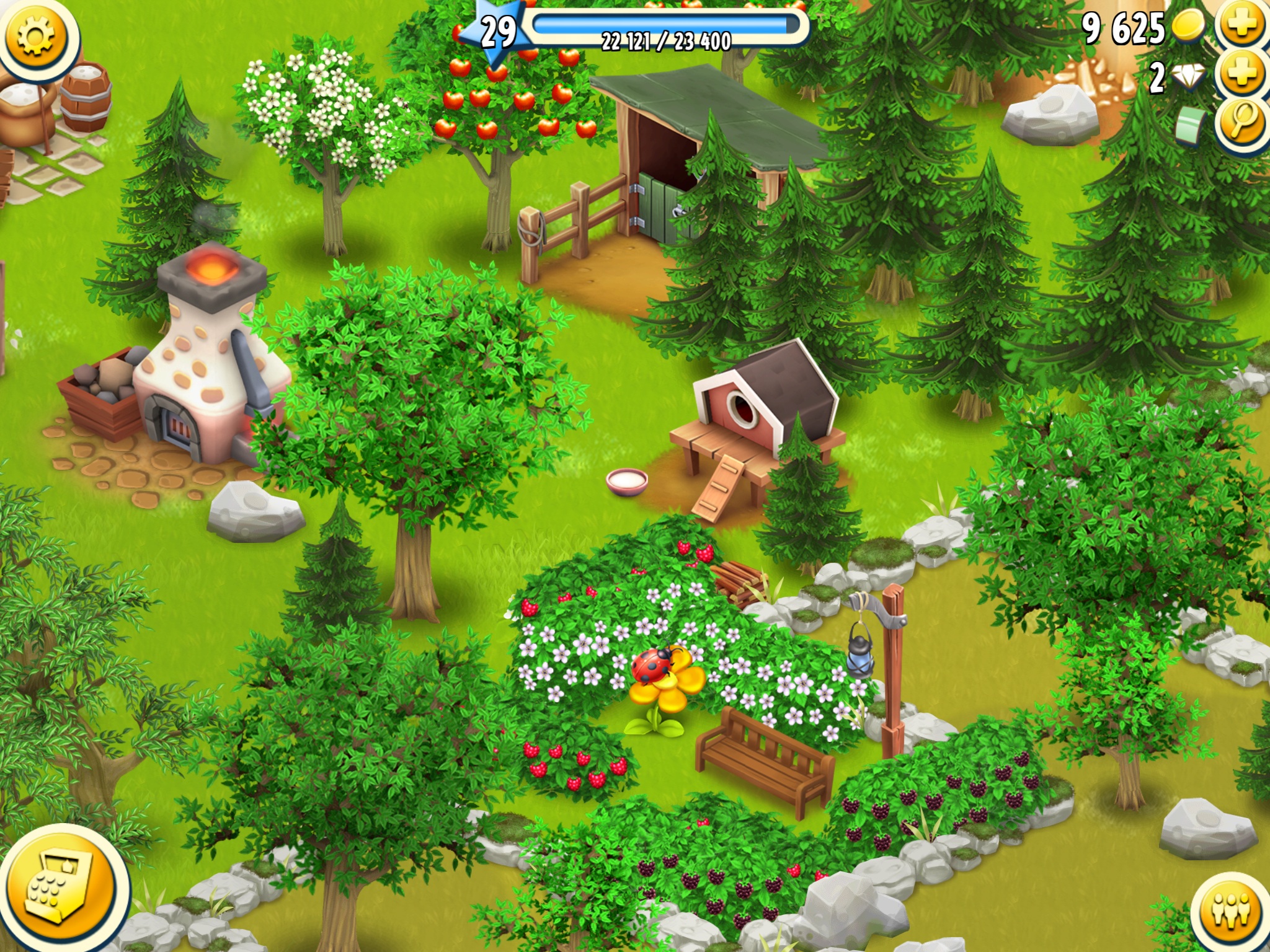Add more coins with plus button
This screenshot has width=1270, height=952.
click(1242, 25)
